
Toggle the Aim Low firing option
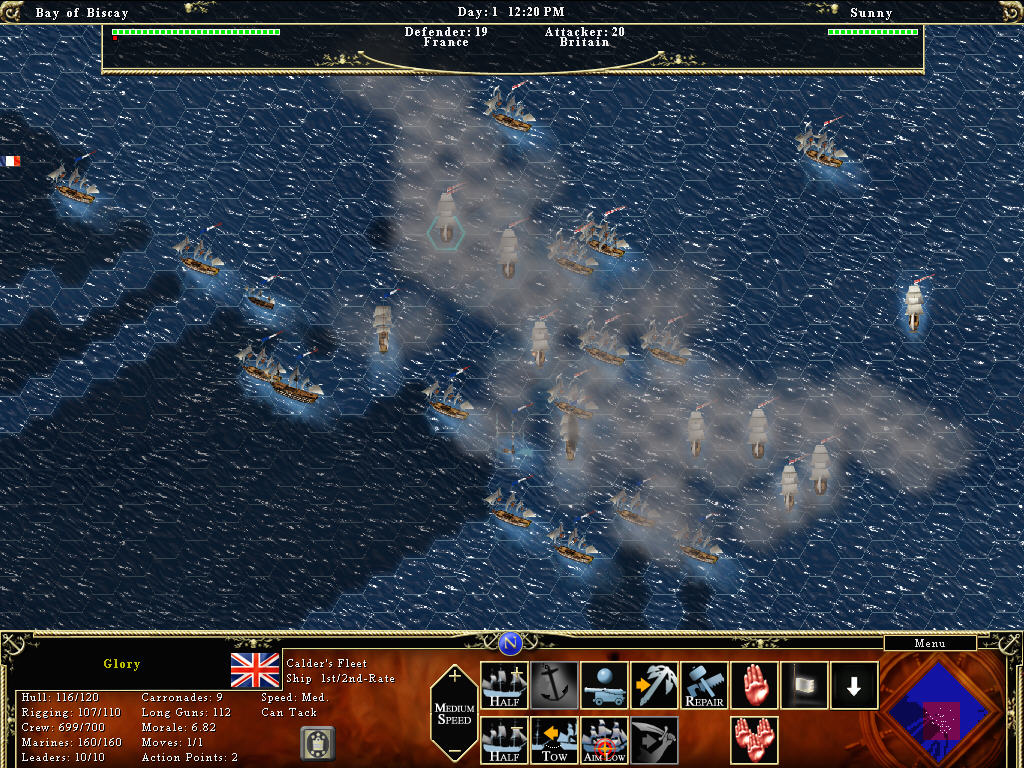[x=604, y=740]
